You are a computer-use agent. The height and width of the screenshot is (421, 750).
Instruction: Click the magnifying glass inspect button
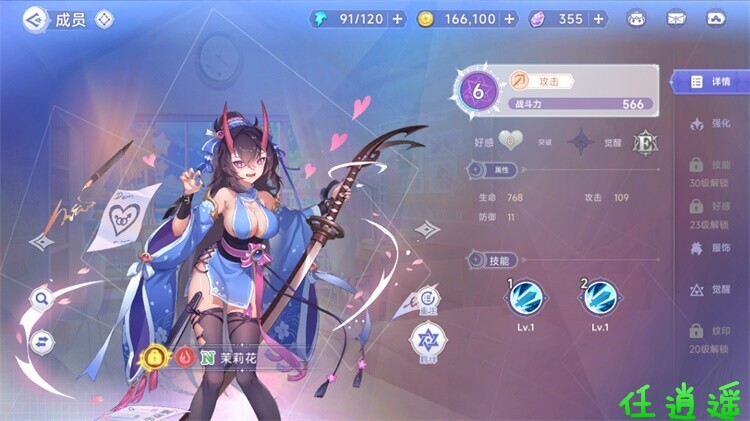point(42,298)
